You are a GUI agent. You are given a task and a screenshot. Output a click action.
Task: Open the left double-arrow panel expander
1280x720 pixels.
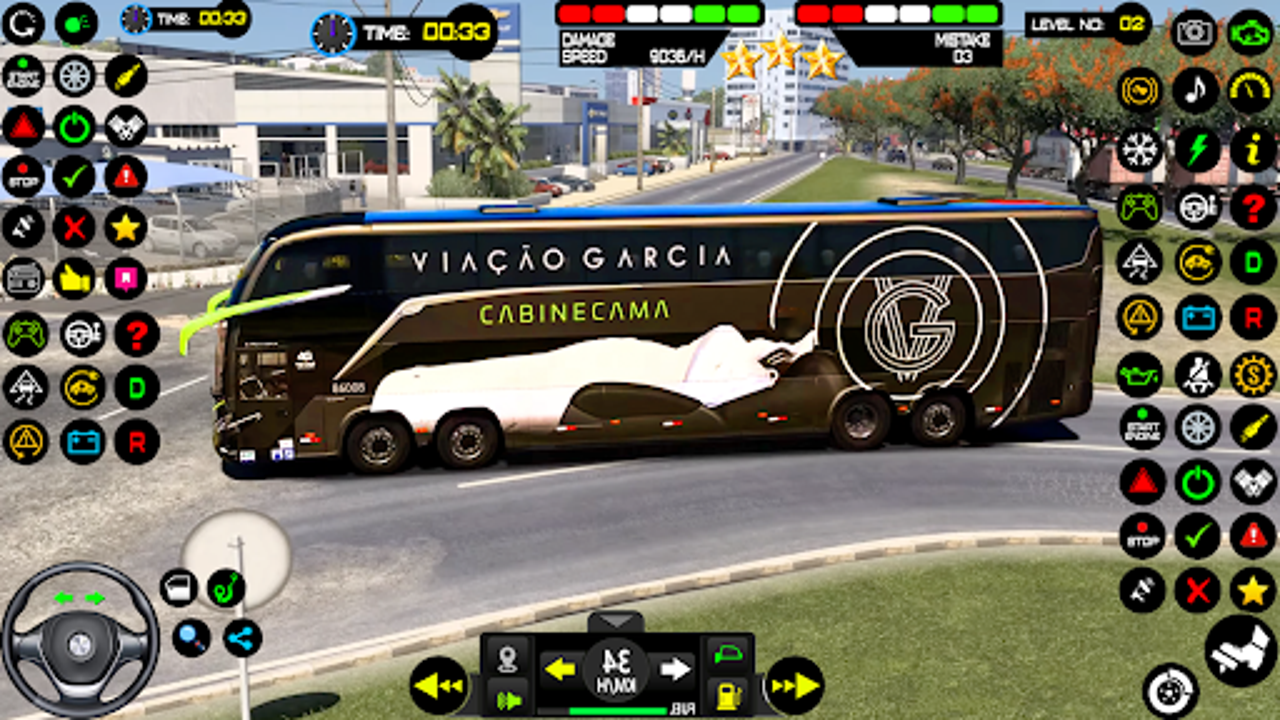point(439,682)
